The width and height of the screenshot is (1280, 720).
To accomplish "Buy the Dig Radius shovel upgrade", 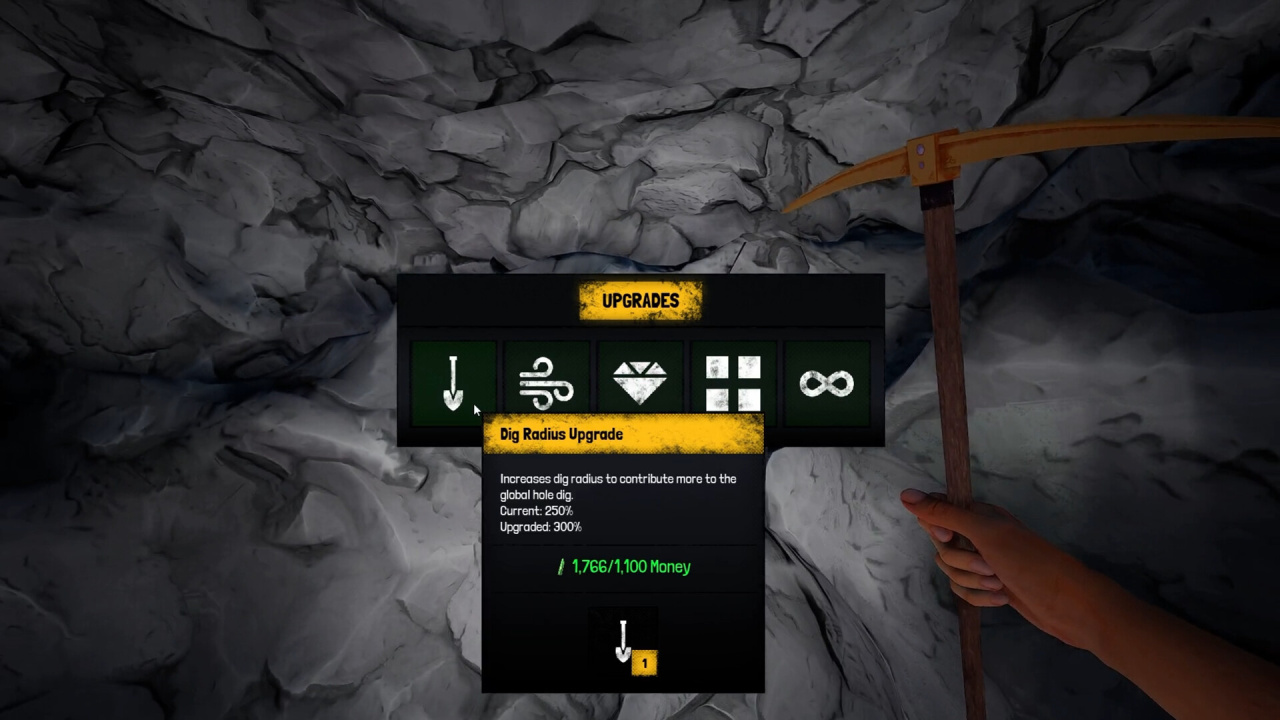I will [x=453, y=383].
